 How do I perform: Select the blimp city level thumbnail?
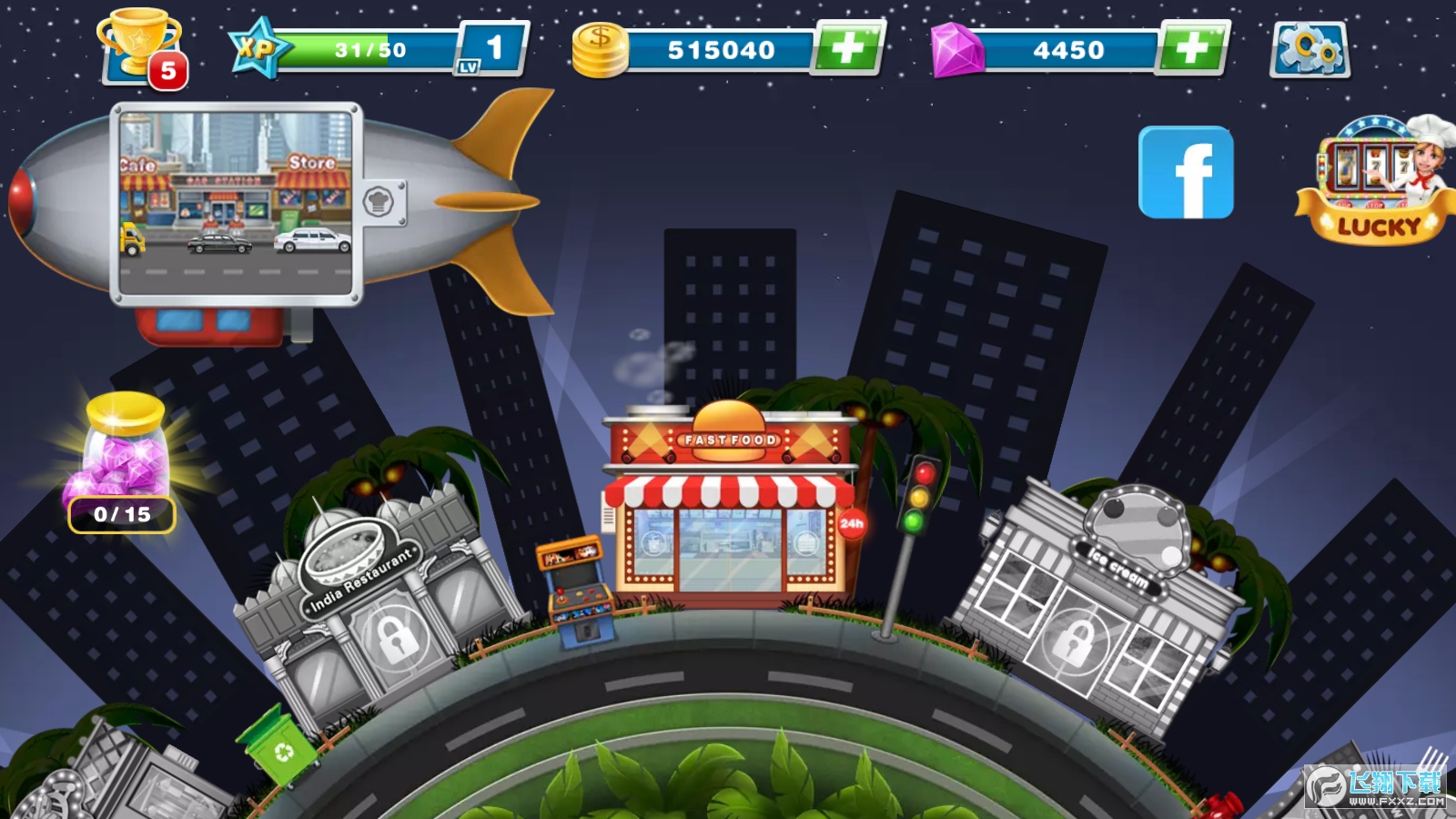(236, 203)
